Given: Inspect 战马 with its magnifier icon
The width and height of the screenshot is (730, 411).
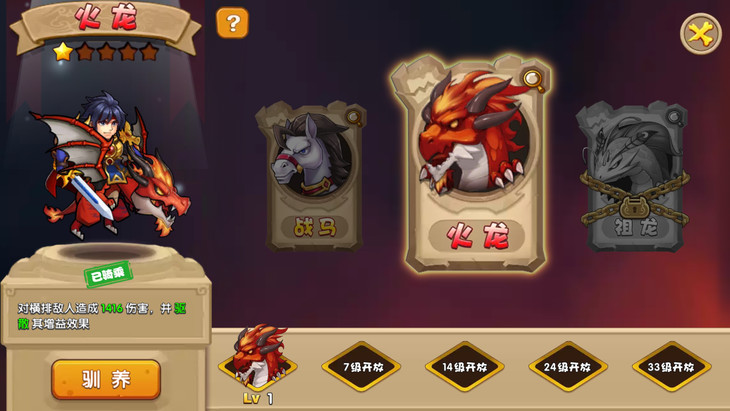Looking at the screenshot, I should click(x=354, y=118).
